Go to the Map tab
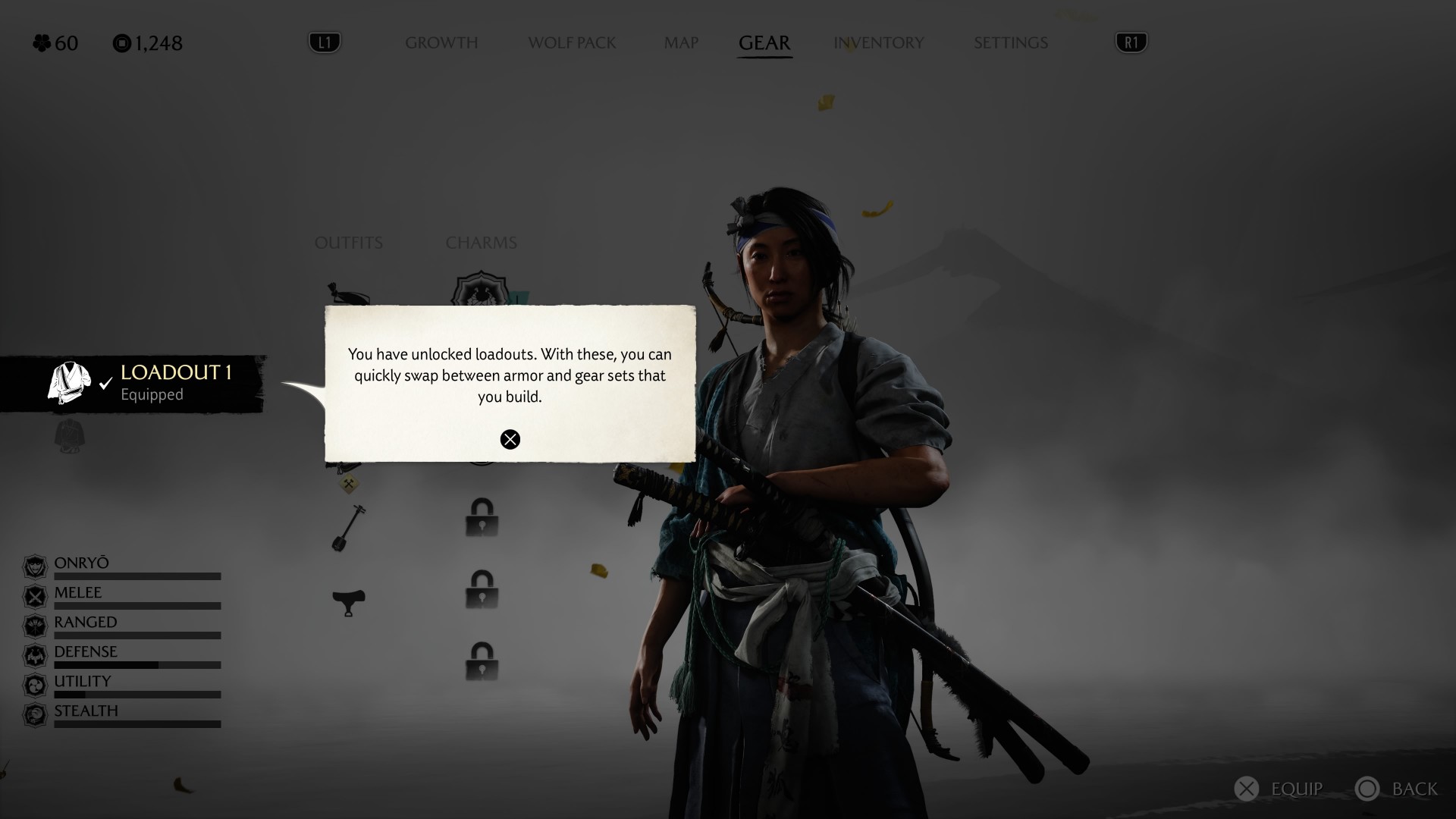Image resolution: width=1456 pixels, height=819 pixels. tap(681, 43)
